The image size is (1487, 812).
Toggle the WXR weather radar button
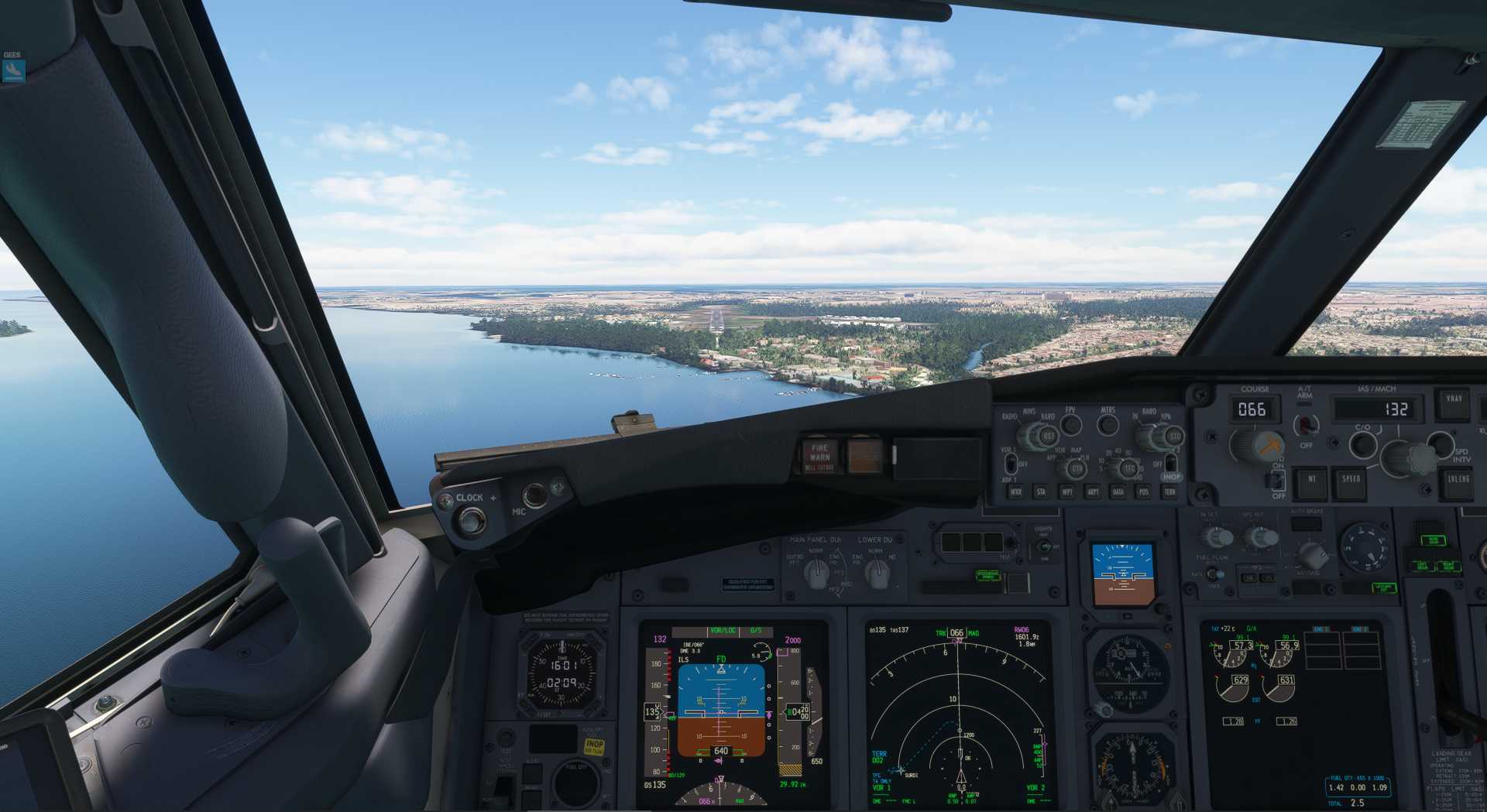coord(1015,492)
